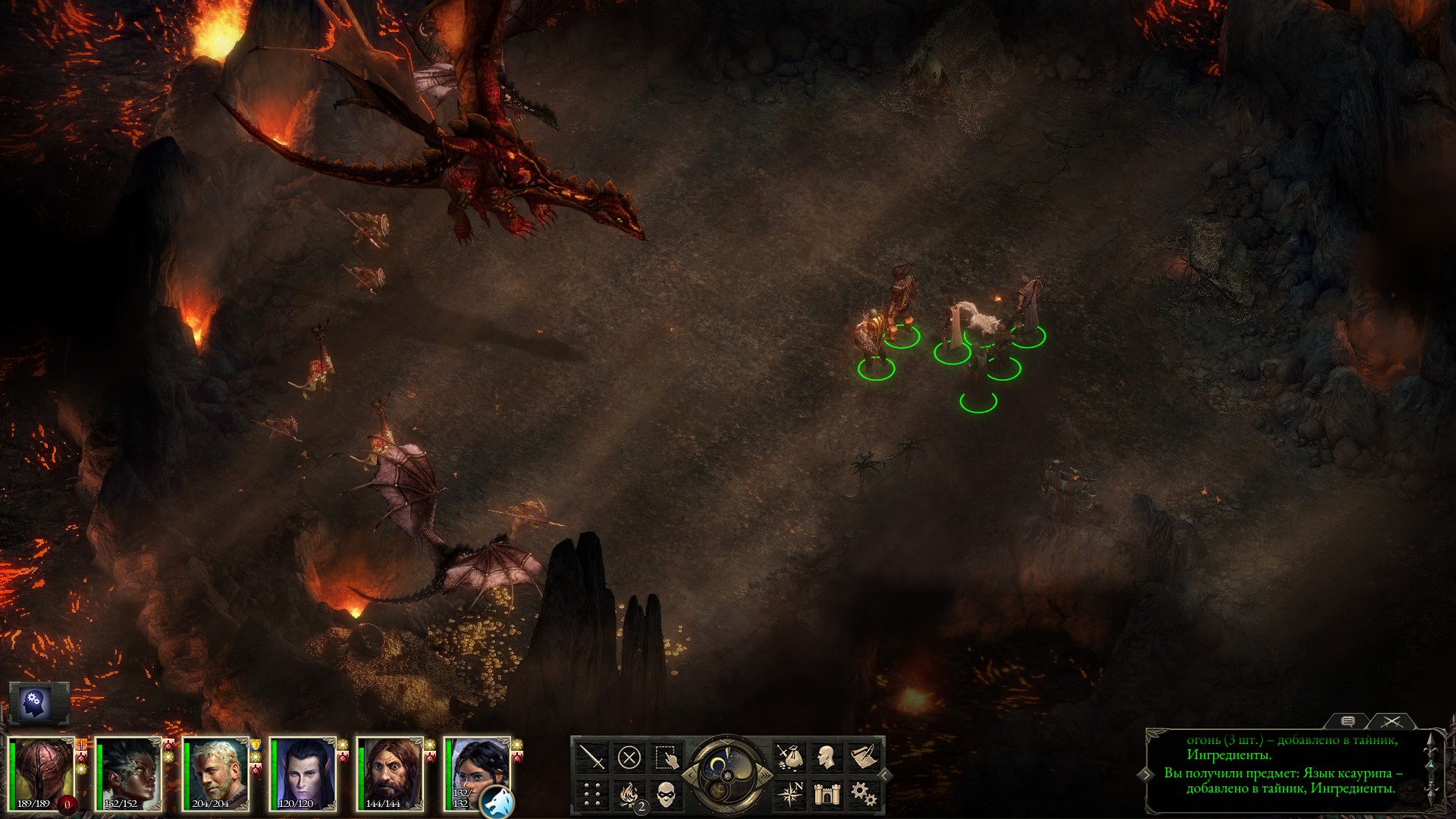Open the inventory loot bag icon
Screen dimensions: 1456x819
(789, 757)
